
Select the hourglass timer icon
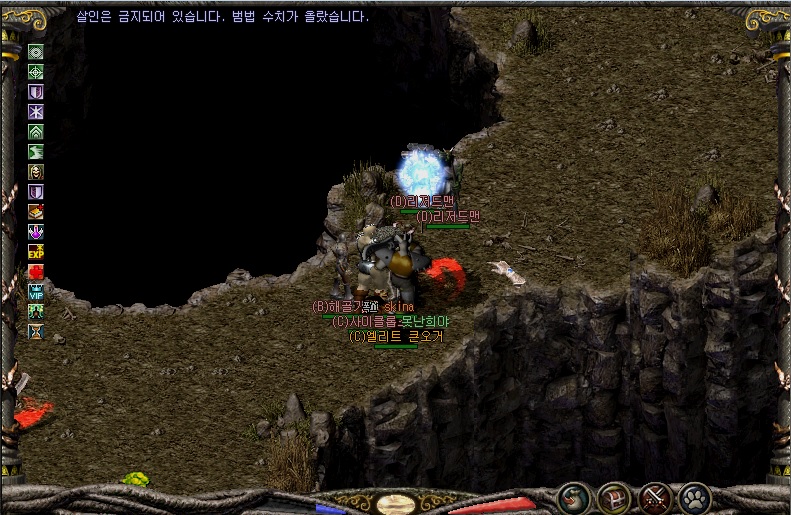pos(36,331)
